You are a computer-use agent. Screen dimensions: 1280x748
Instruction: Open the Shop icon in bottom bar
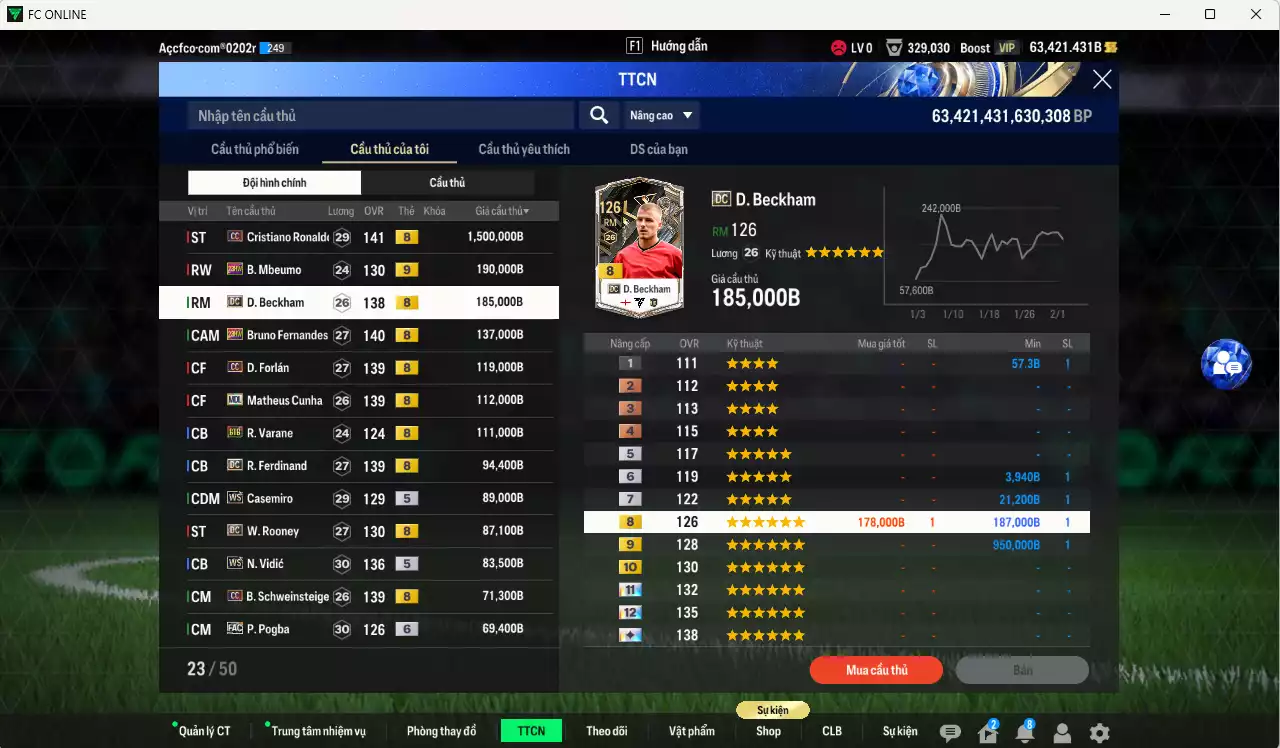tap(768, 731)
